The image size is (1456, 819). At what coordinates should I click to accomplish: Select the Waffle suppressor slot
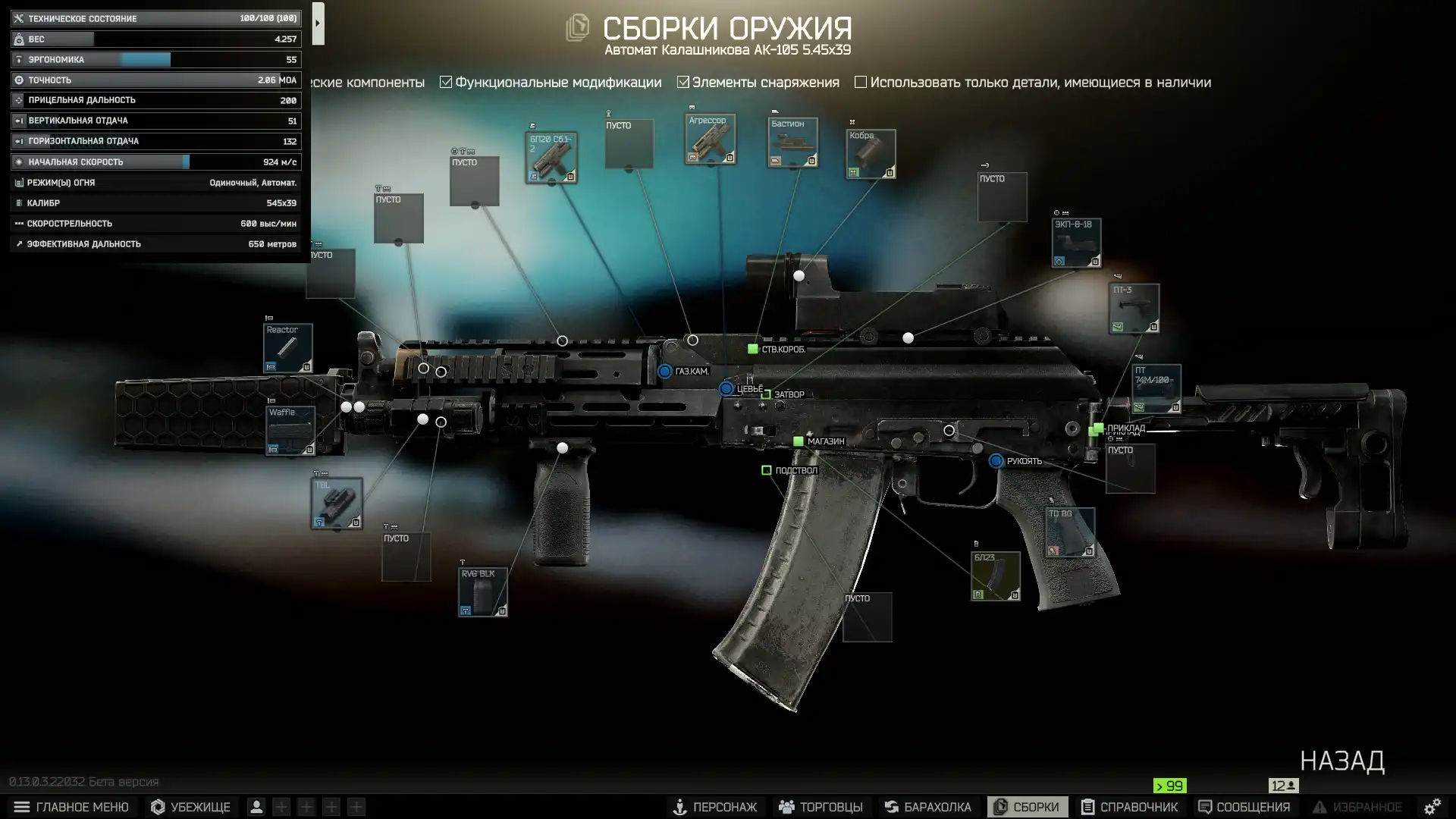pos(290,431)
